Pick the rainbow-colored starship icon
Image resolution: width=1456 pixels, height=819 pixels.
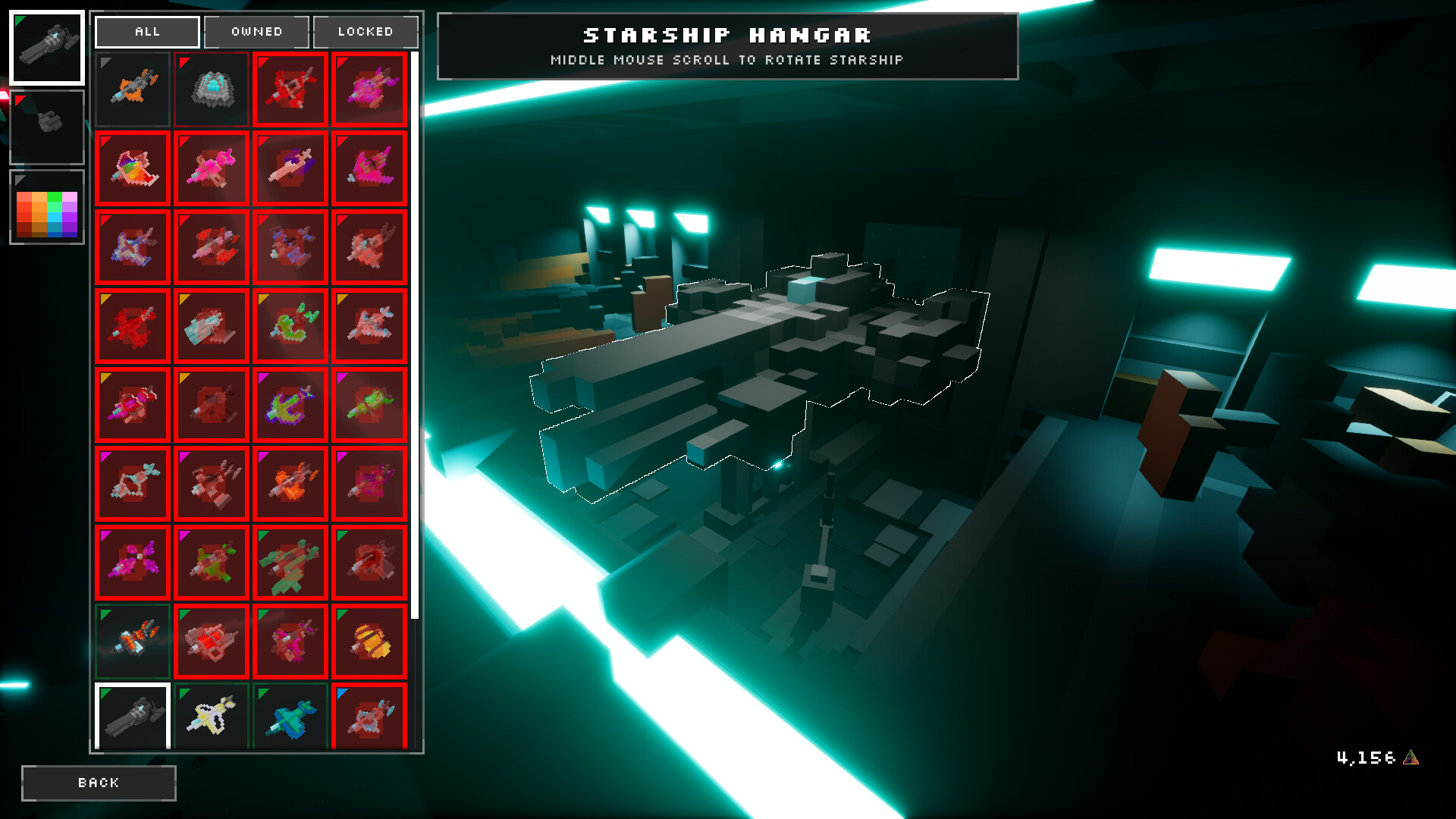tap(133, 169)
